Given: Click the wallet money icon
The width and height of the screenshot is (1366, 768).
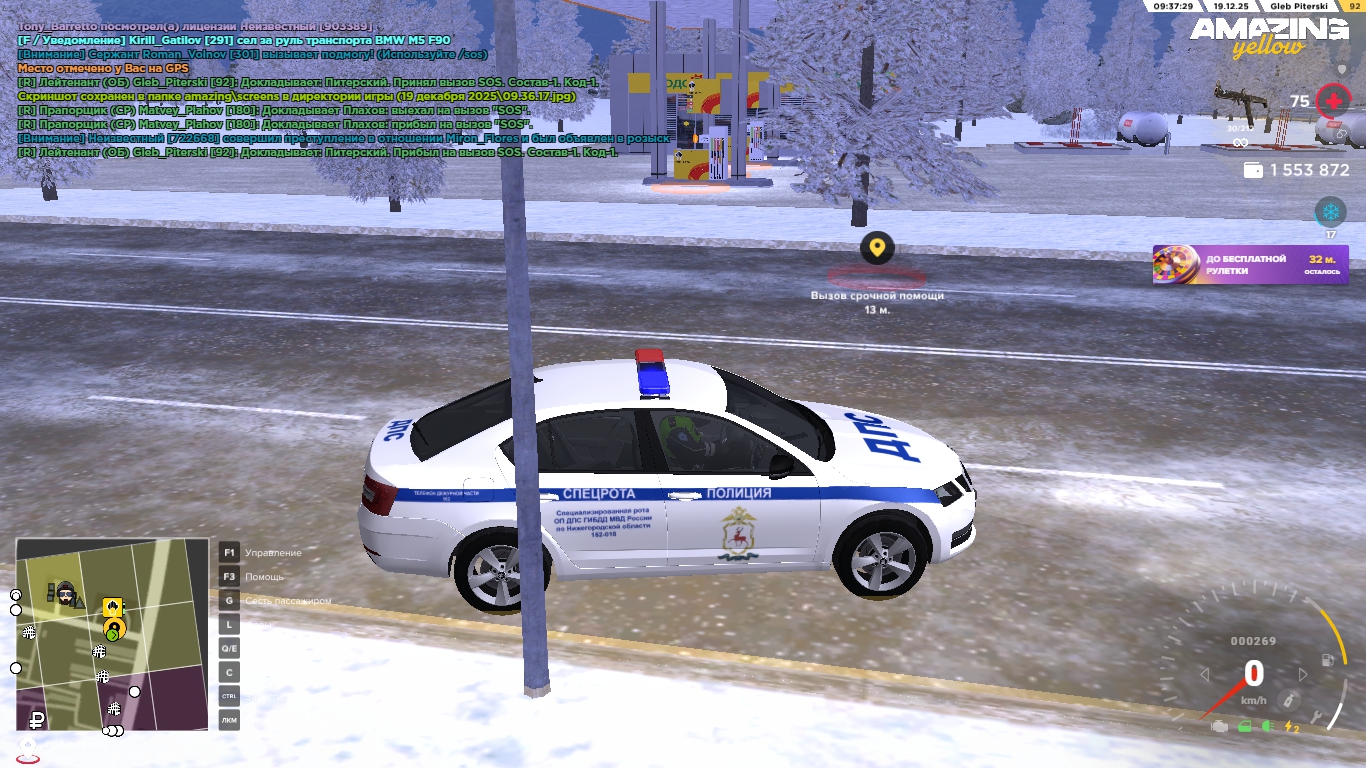Looking at the screenshot, I should pos(1253,171).
